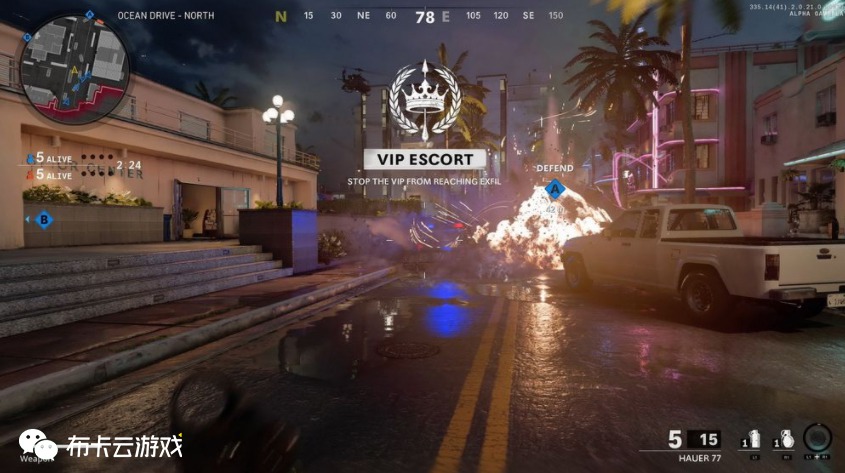Image resolution: width=845 pixels, height=473 pixels.
Task: Select the objective B marker diamond
Action: click(x=43, y=219)
